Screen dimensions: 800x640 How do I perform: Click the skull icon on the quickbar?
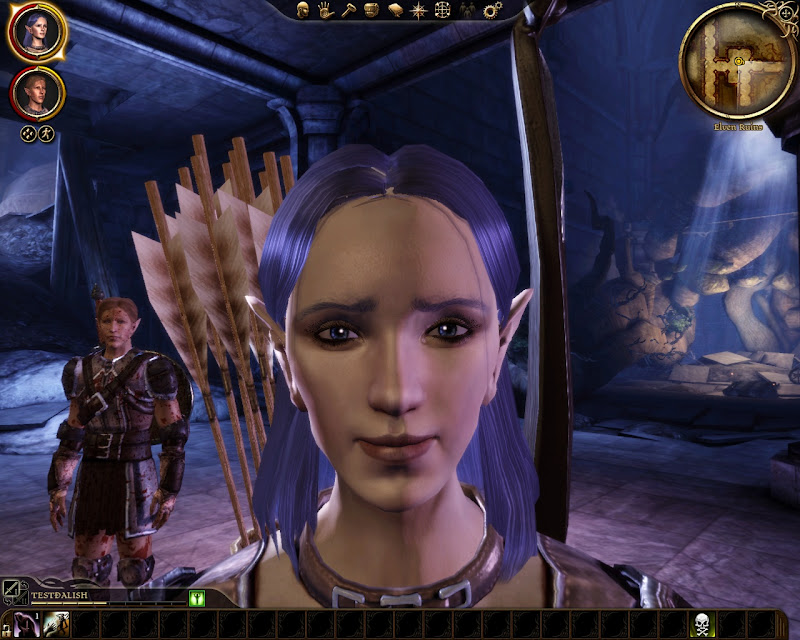point(705,625)
